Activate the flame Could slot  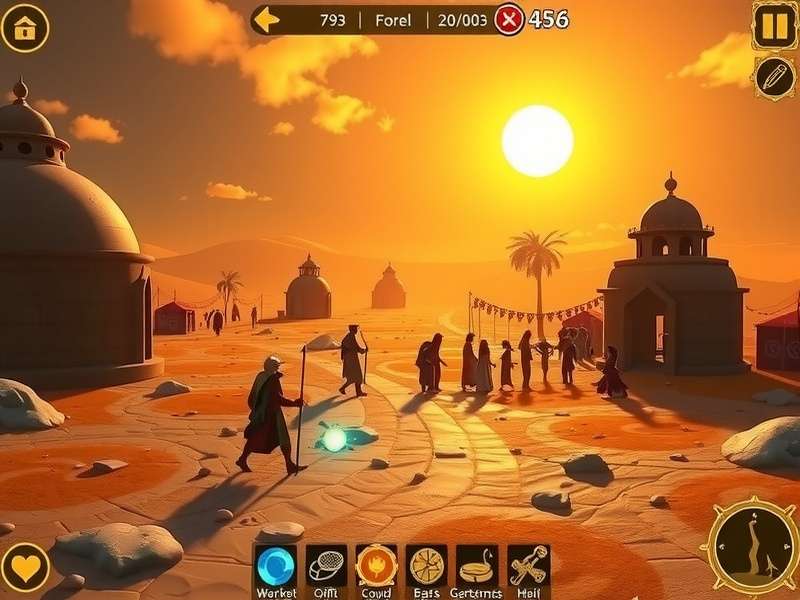[x=376, y=565]
